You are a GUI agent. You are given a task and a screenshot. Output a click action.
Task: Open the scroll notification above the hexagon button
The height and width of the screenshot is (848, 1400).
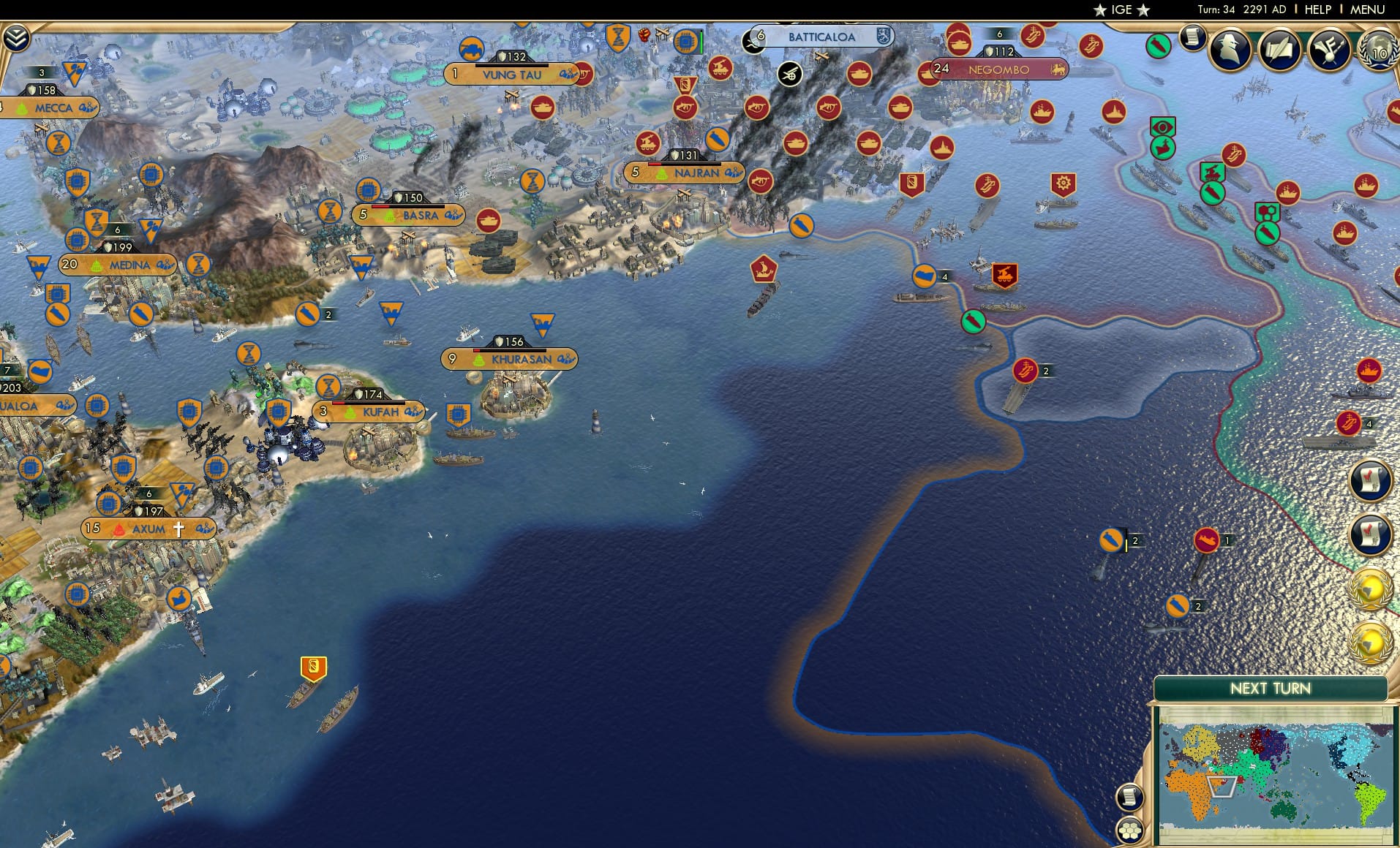tap(1130, 798)
